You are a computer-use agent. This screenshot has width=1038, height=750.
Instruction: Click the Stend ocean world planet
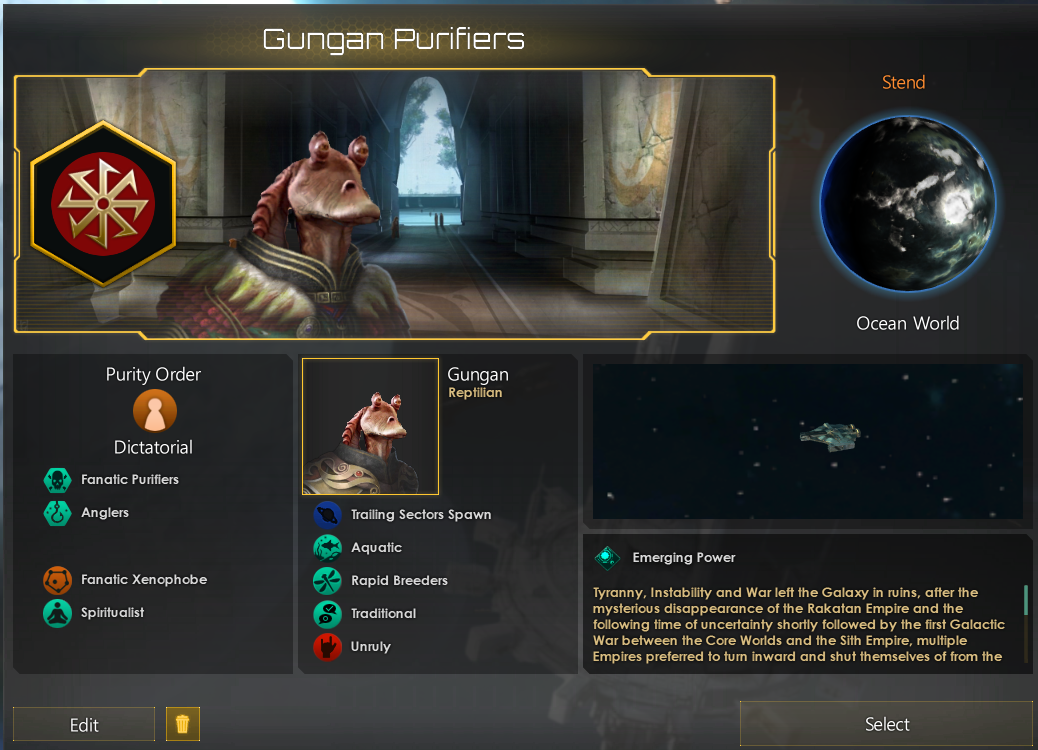coord(907,203)
